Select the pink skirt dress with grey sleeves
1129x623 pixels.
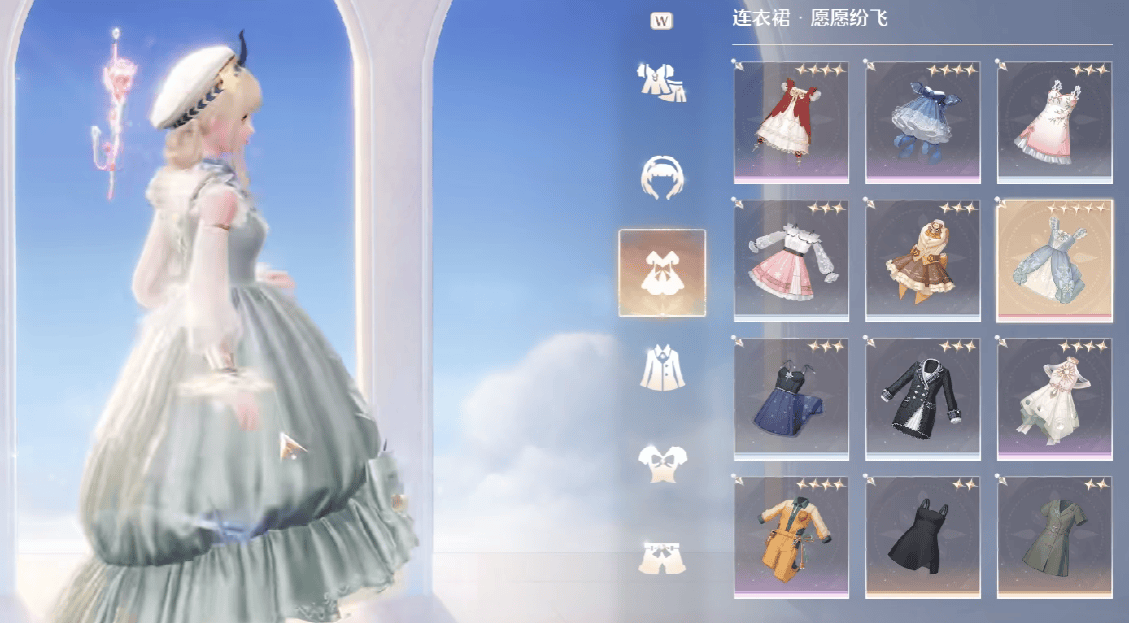791,260
